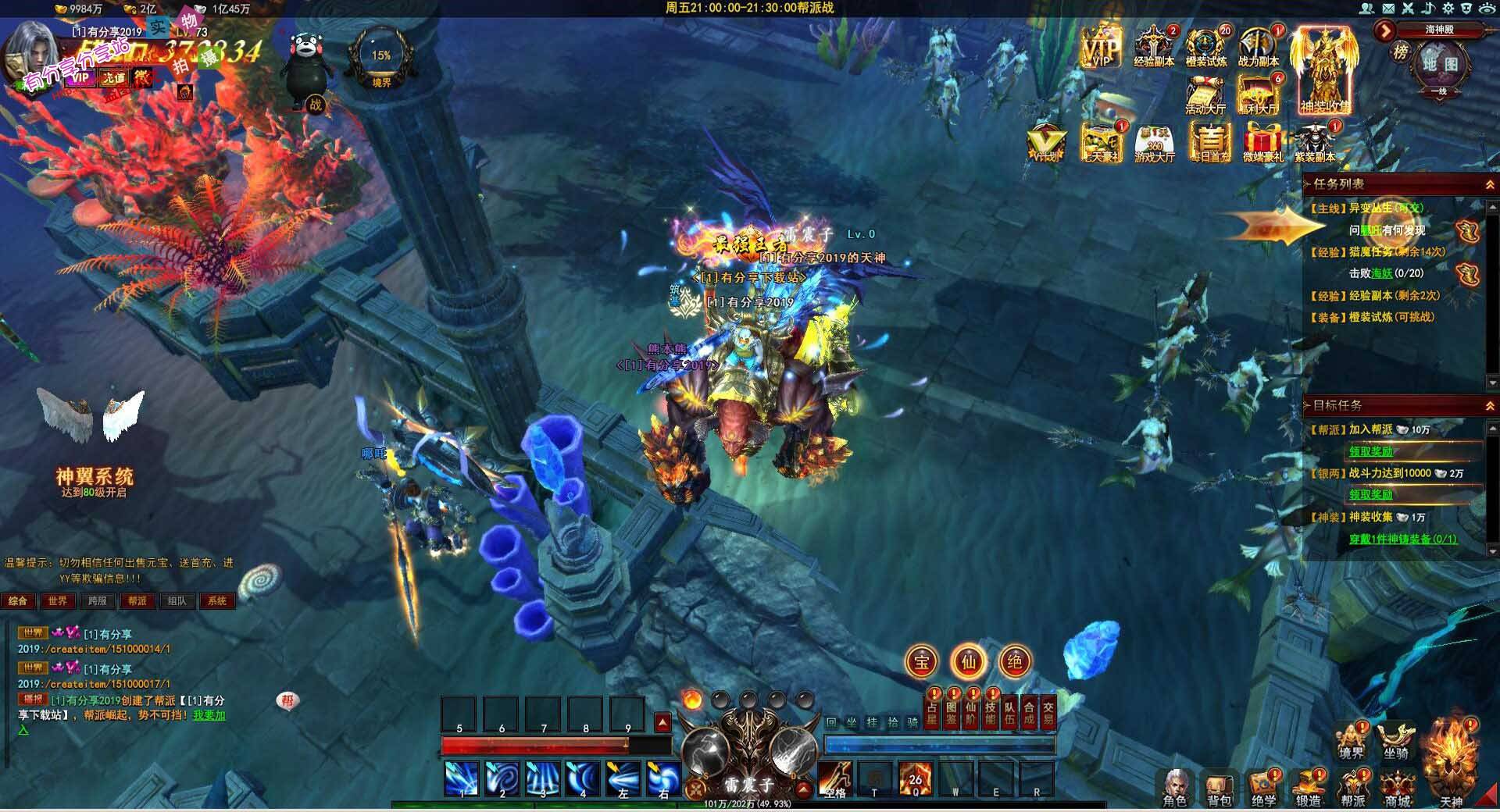Screen dimensions: 1500x812
Task: Open the 锻造 forging menu
Action: tap(1309, 786)
